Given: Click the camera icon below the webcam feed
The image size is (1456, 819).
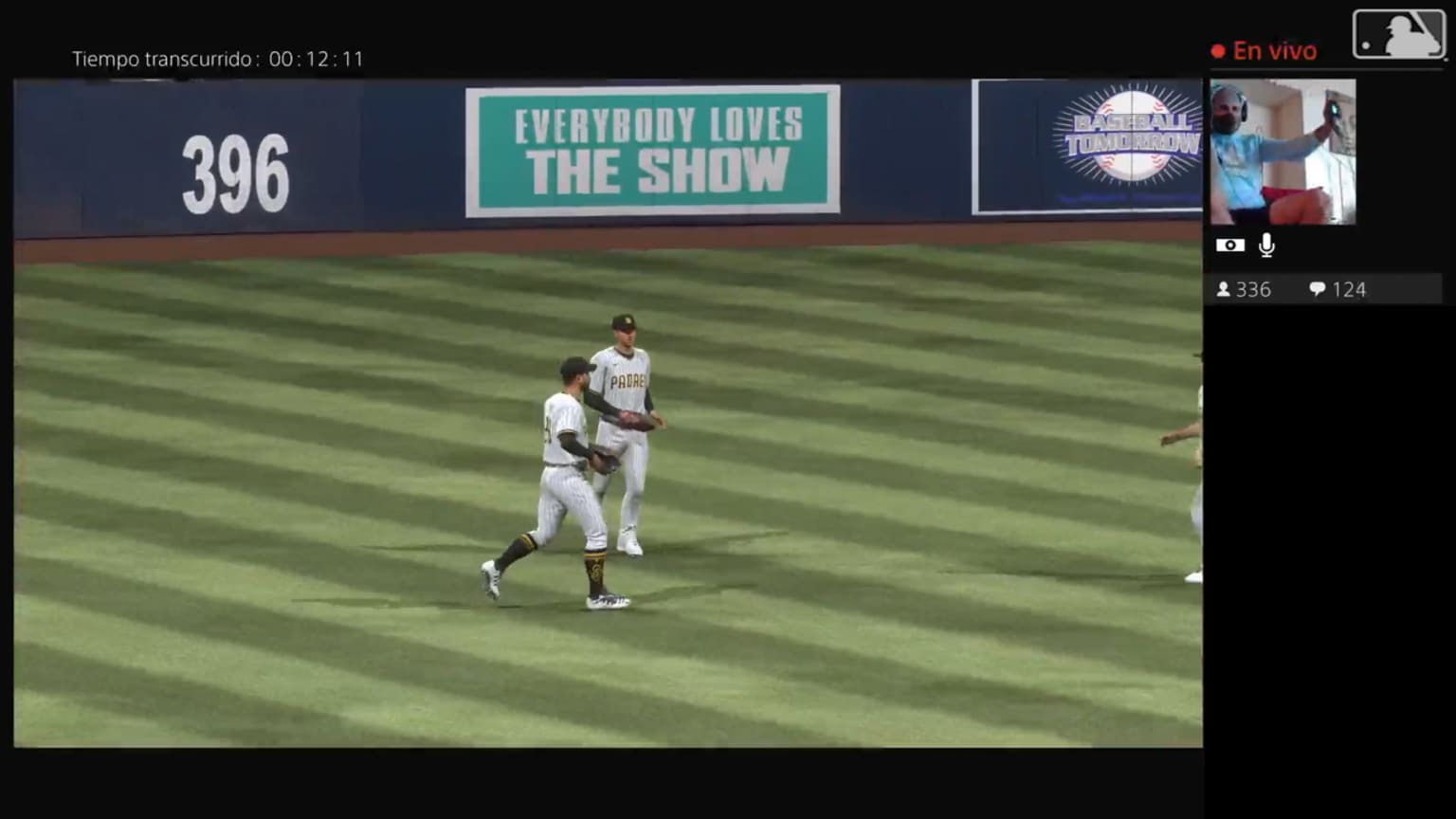Looking at the screenshot, I should point(1230,244).
